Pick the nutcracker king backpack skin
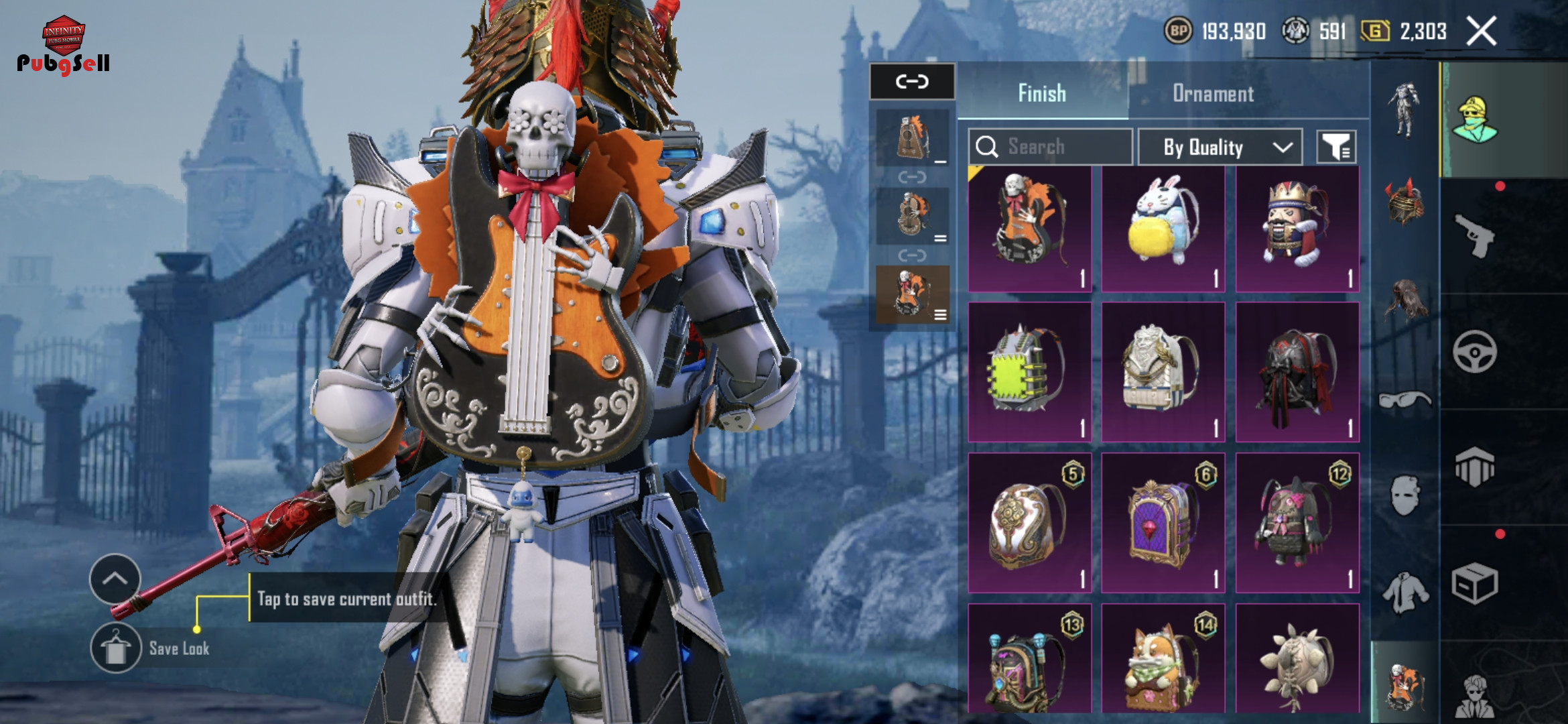The image size is (1568, 724). pos(1297,229)
